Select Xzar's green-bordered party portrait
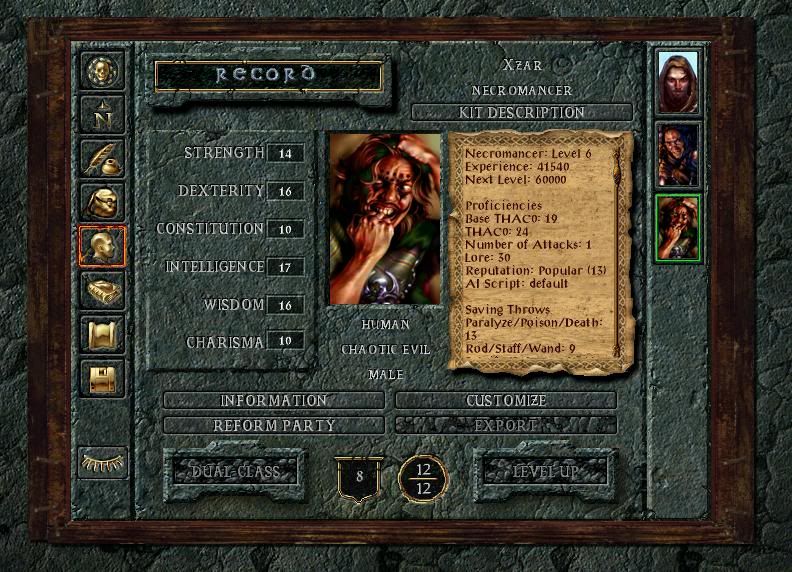This screenshot has height=572, width=792. click(678, 227)
